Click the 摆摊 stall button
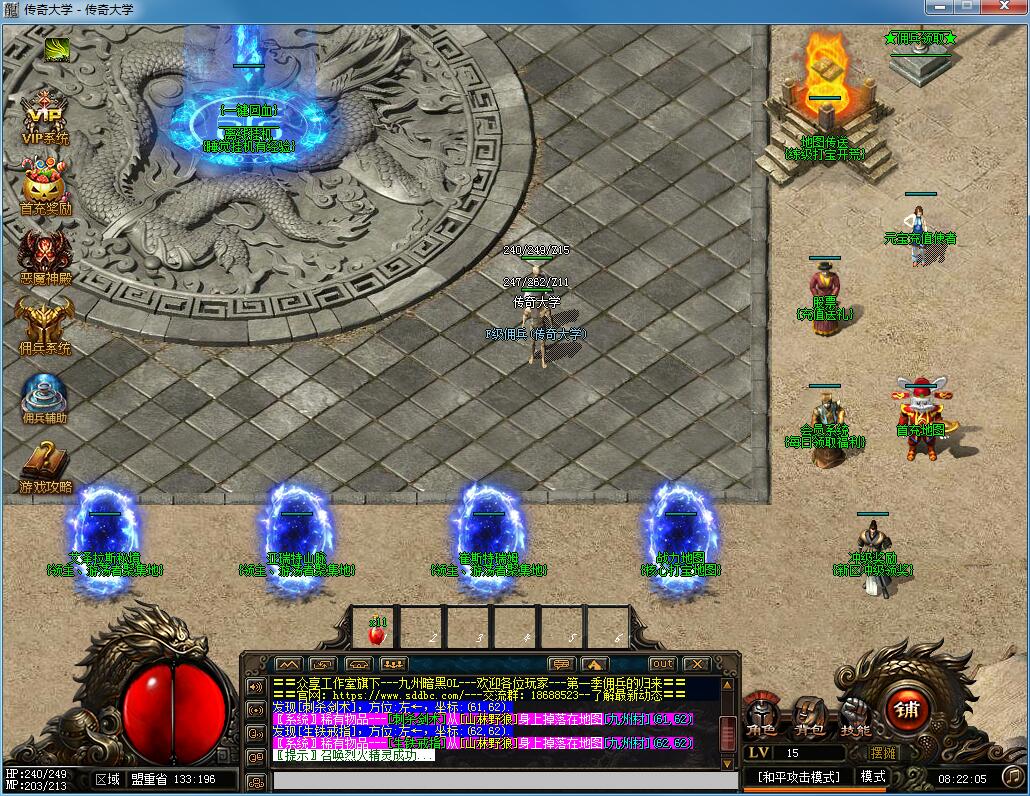1030x796 pixels. point(884,753)
